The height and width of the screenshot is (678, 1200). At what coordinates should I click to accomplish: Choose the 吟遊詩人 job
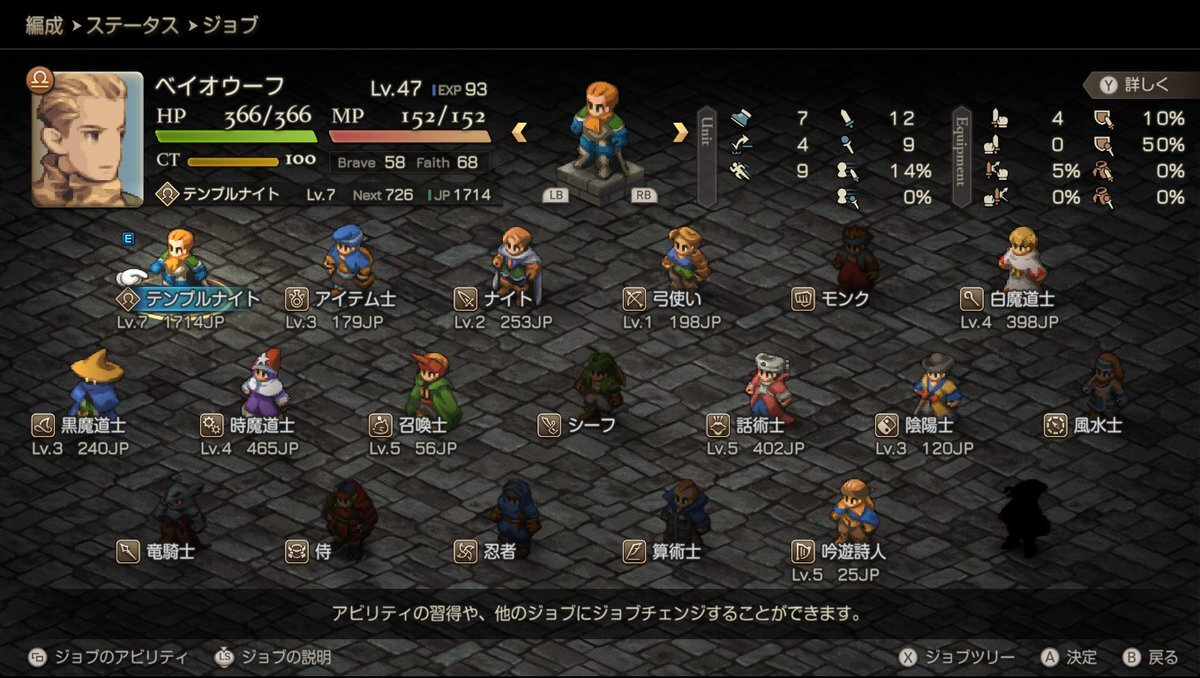839,550
